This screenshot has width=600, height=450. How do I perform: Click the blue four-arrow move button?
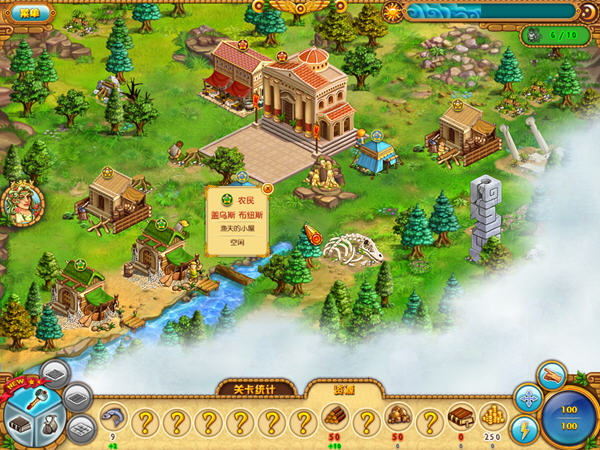click(x=528, y=398)
